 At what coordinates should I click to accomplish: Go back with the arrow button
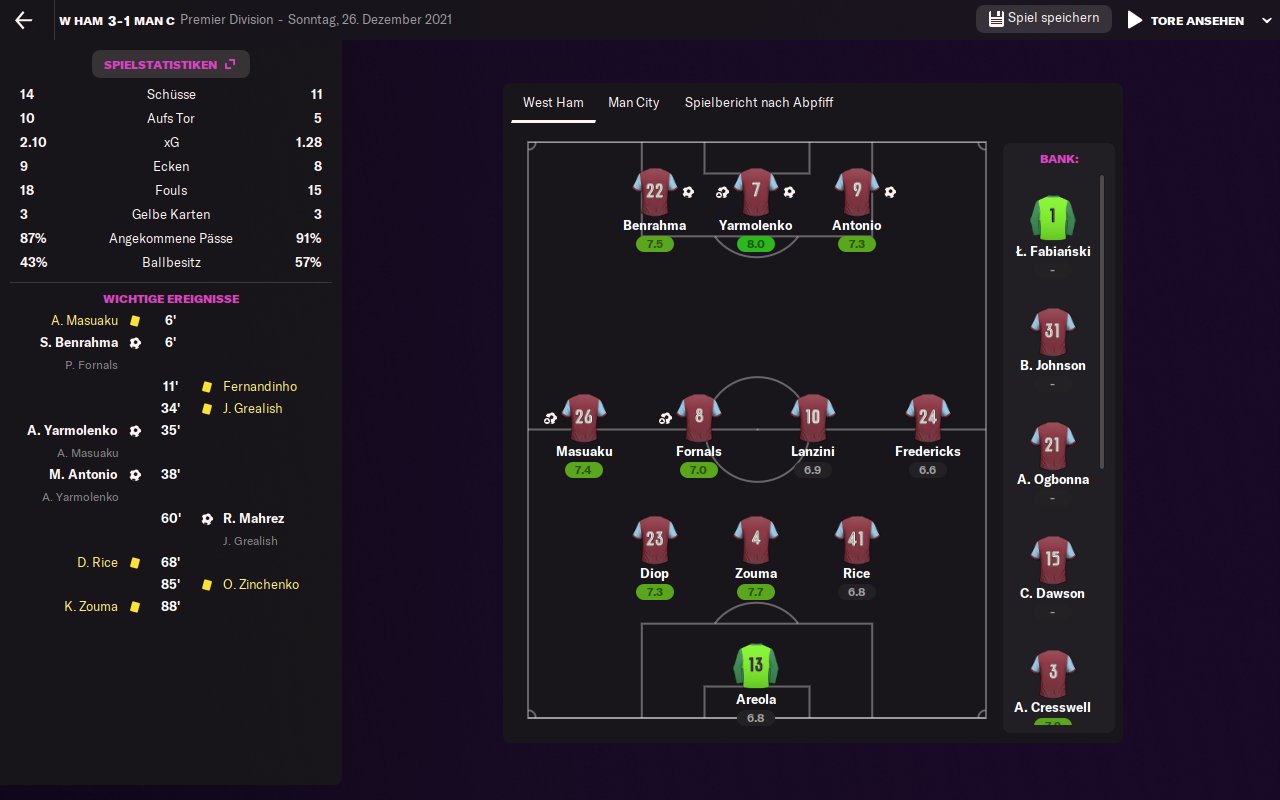pos(24,20)
